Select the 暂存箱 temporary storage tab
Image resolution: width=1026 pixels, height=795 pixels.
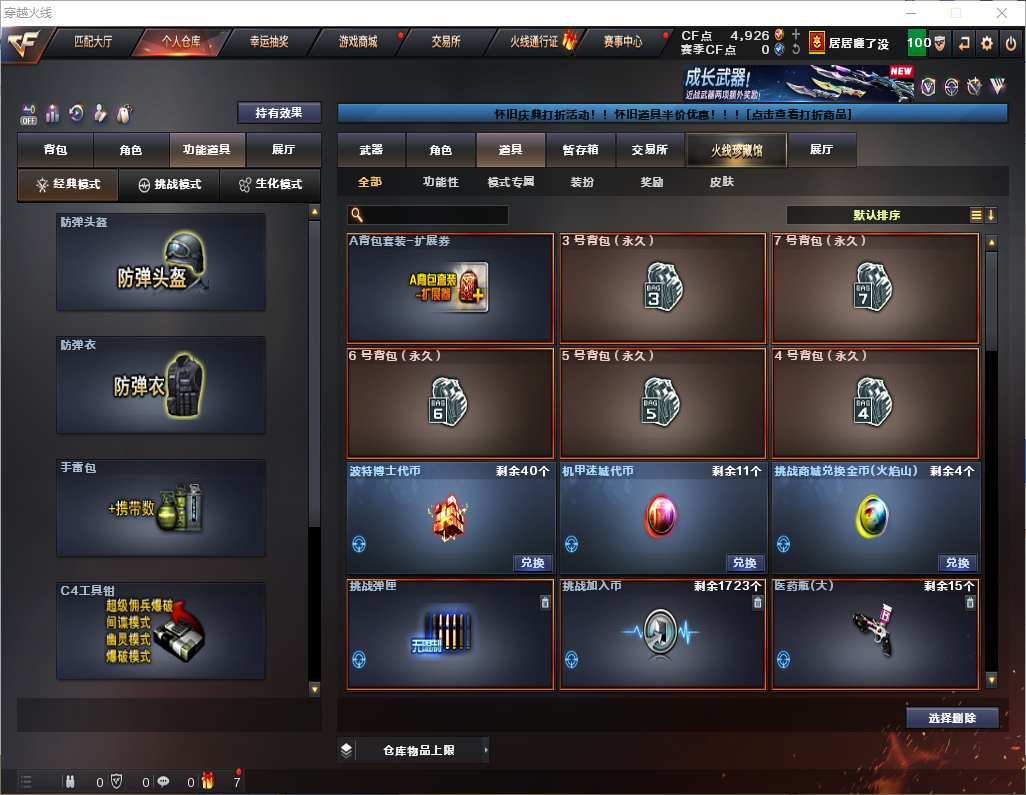click(580, 150)
